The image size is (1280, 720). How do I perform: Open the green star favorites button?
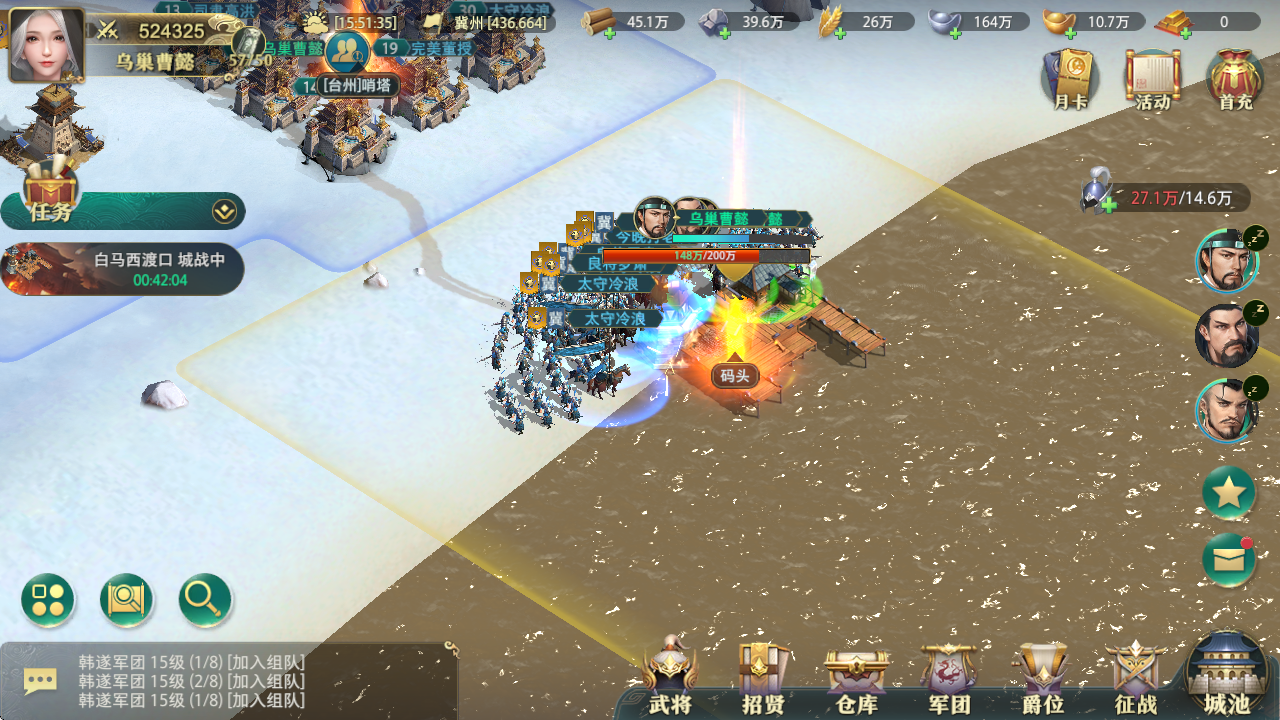1228,492
